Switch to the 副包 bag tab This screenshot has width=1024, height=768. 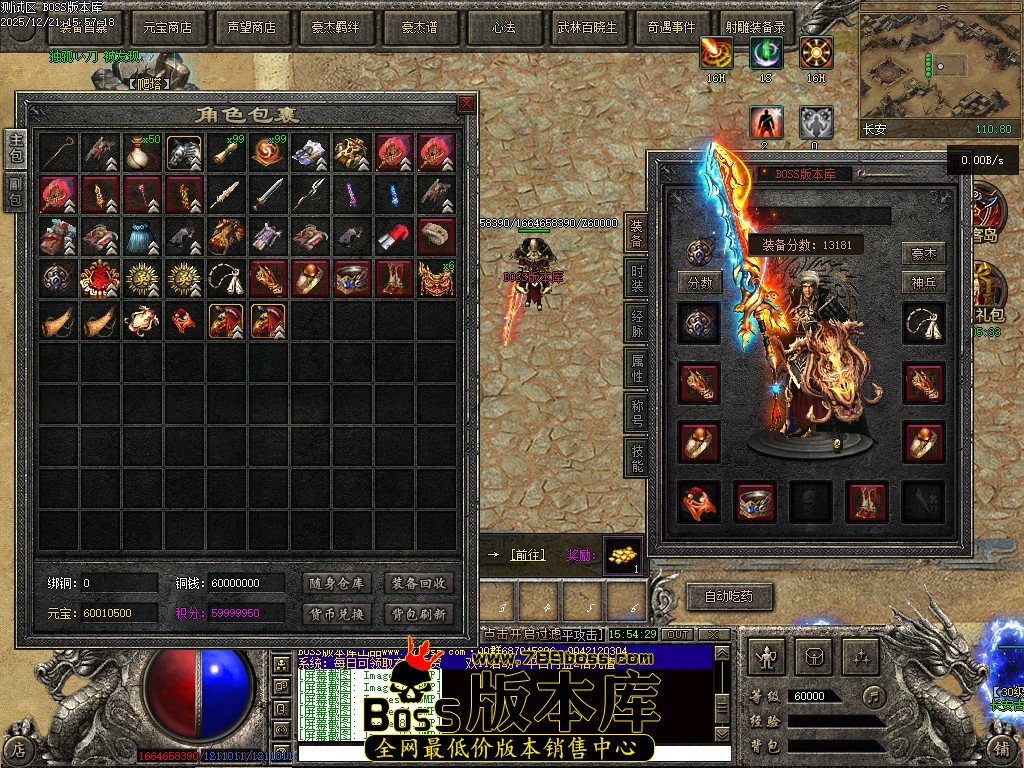(x=16, y=192)
